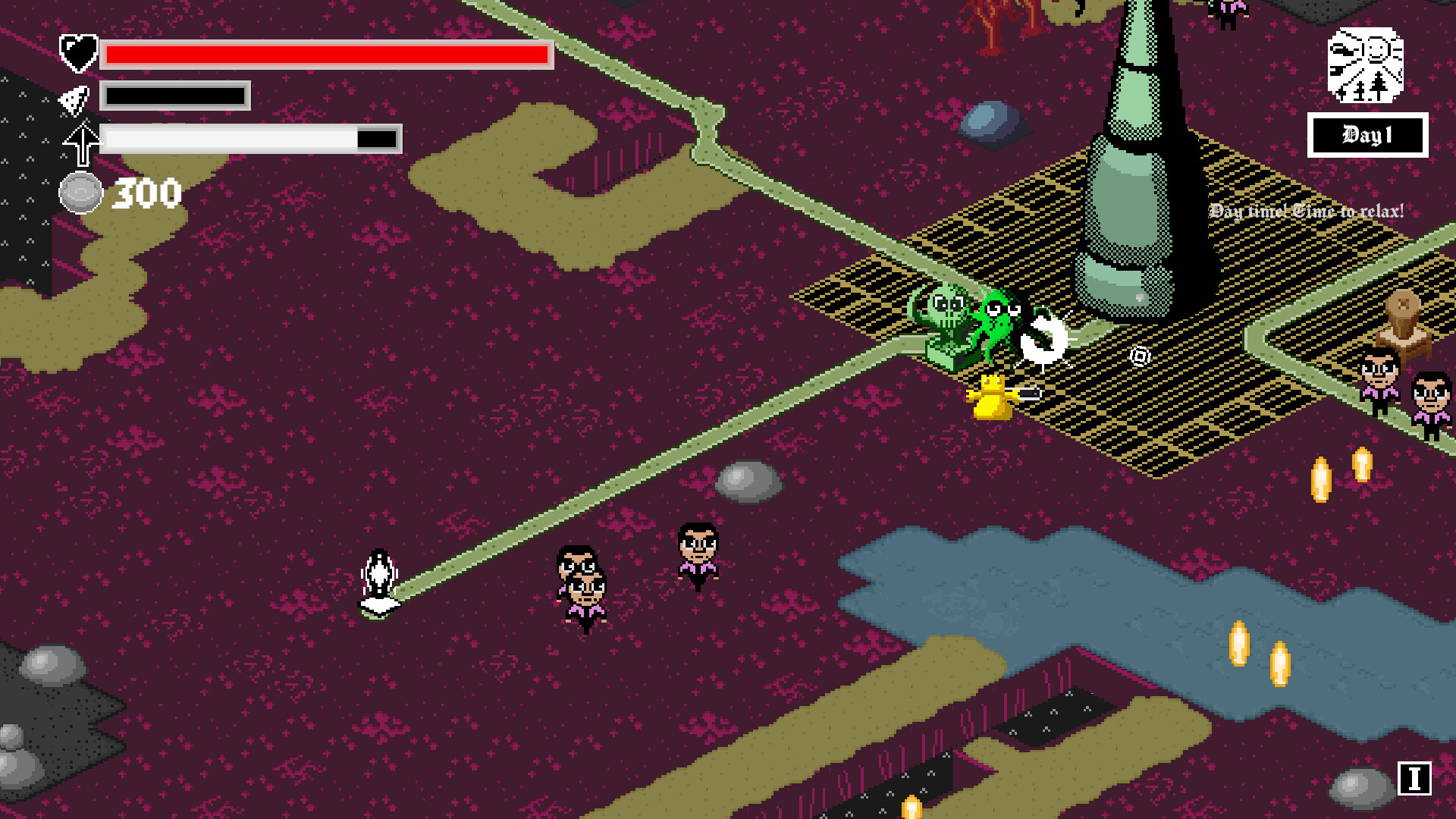
Task: Click the upward arrow experience icon
Action: (82, 141)
